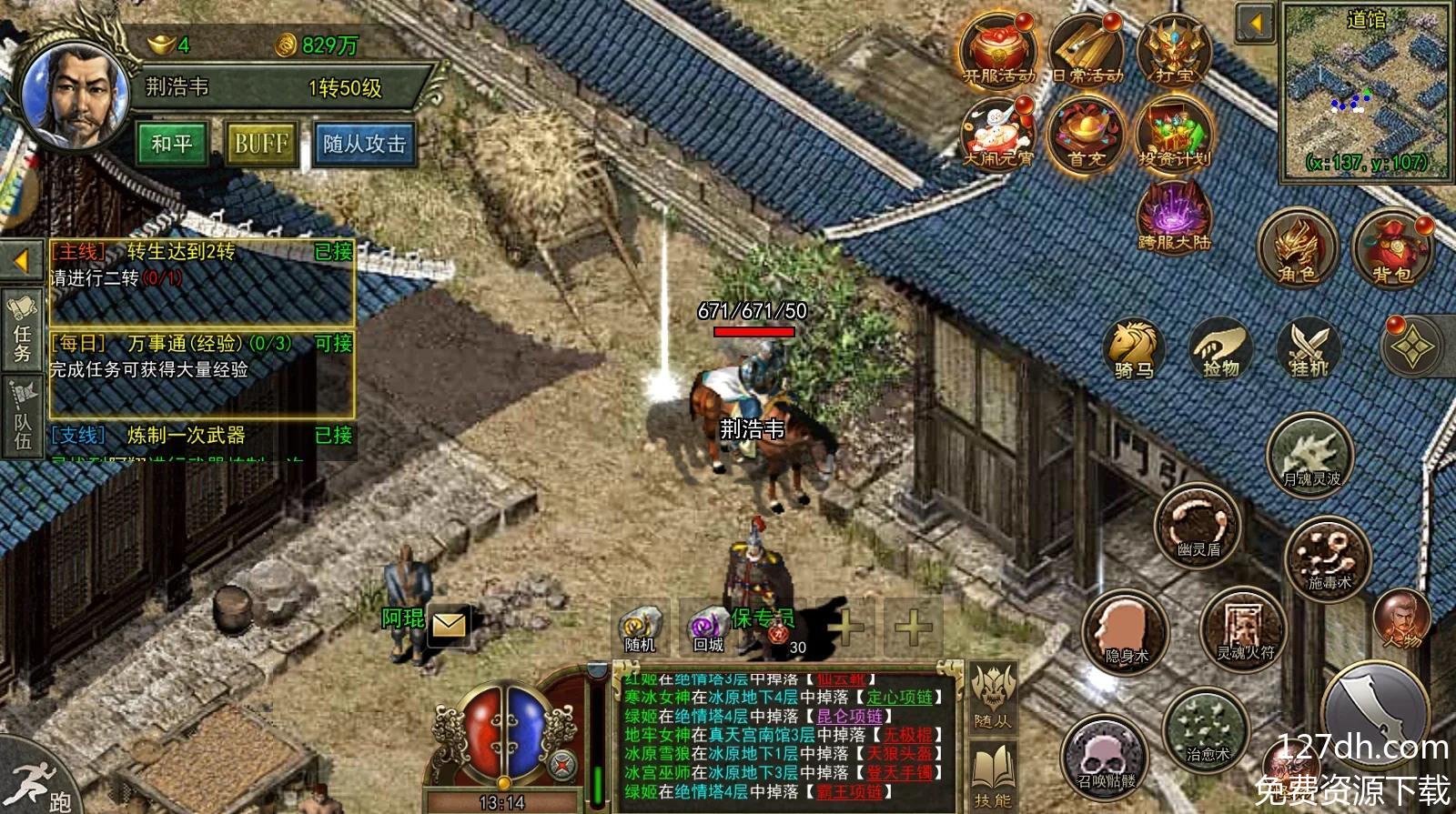Cast the 召唤骷髅 summon skeleton skill

click(x=1106, y=758)
